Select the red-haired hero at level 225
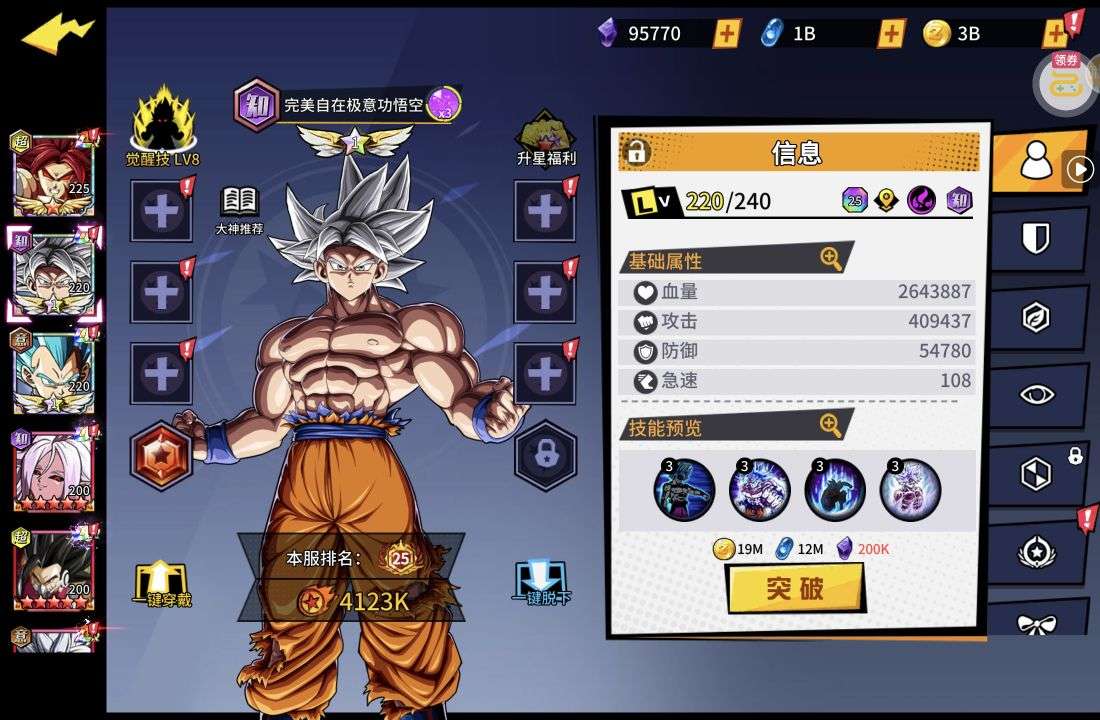 pos(54,175)
